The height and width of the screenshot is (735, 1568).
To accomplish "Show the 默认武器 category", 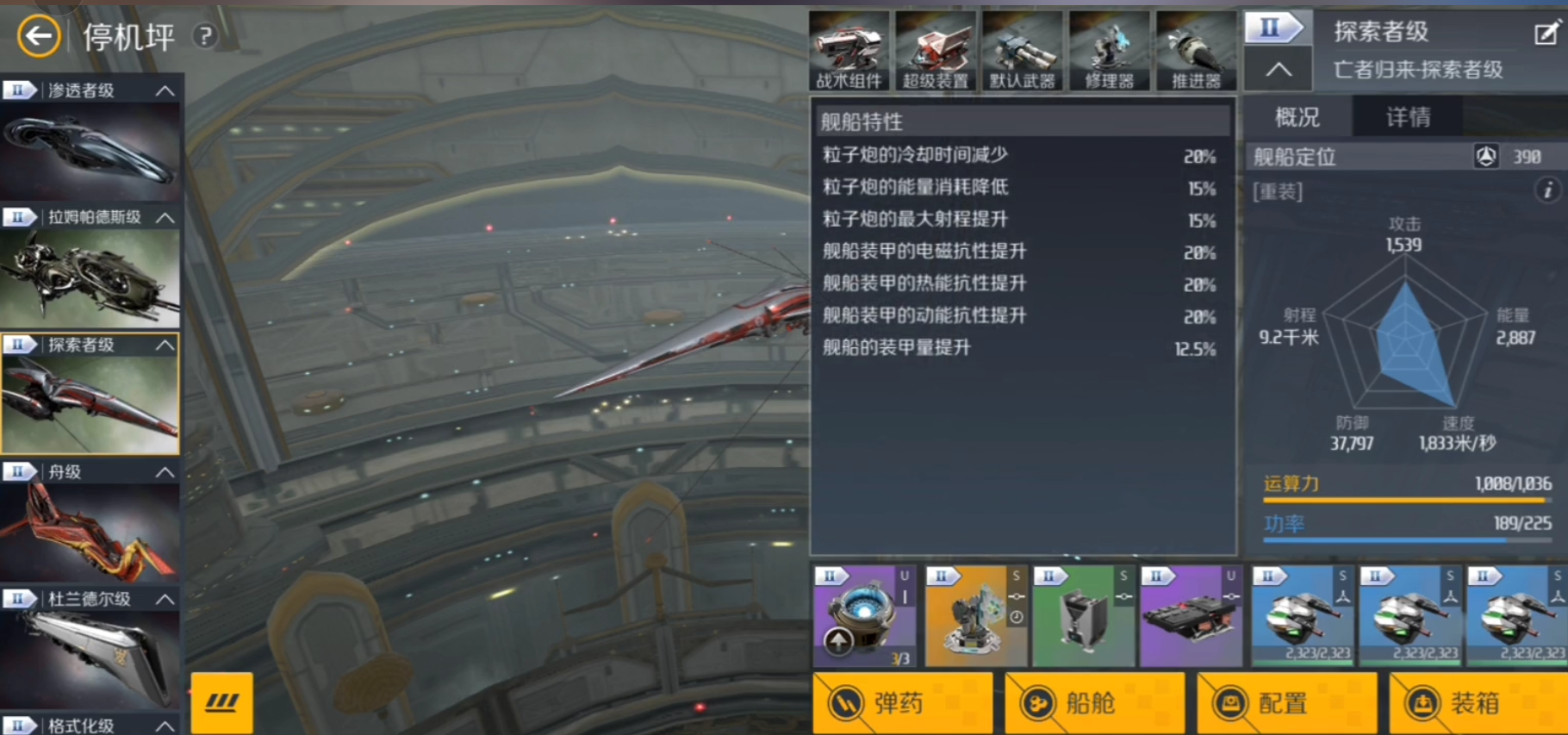I will [x=1022, y=52].
